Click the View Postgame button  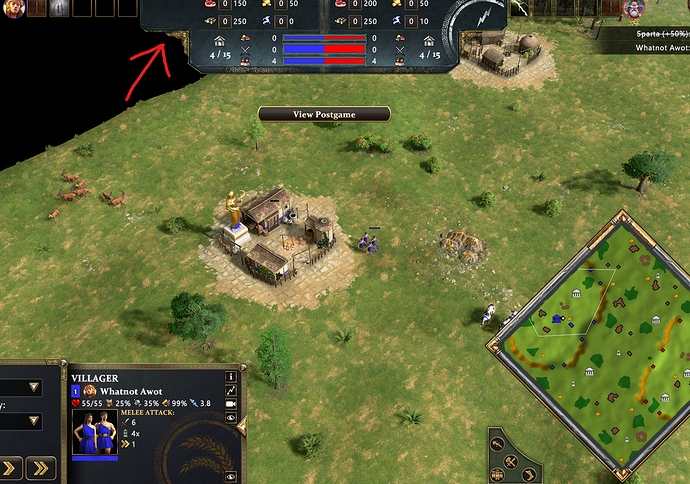[324, 114]
